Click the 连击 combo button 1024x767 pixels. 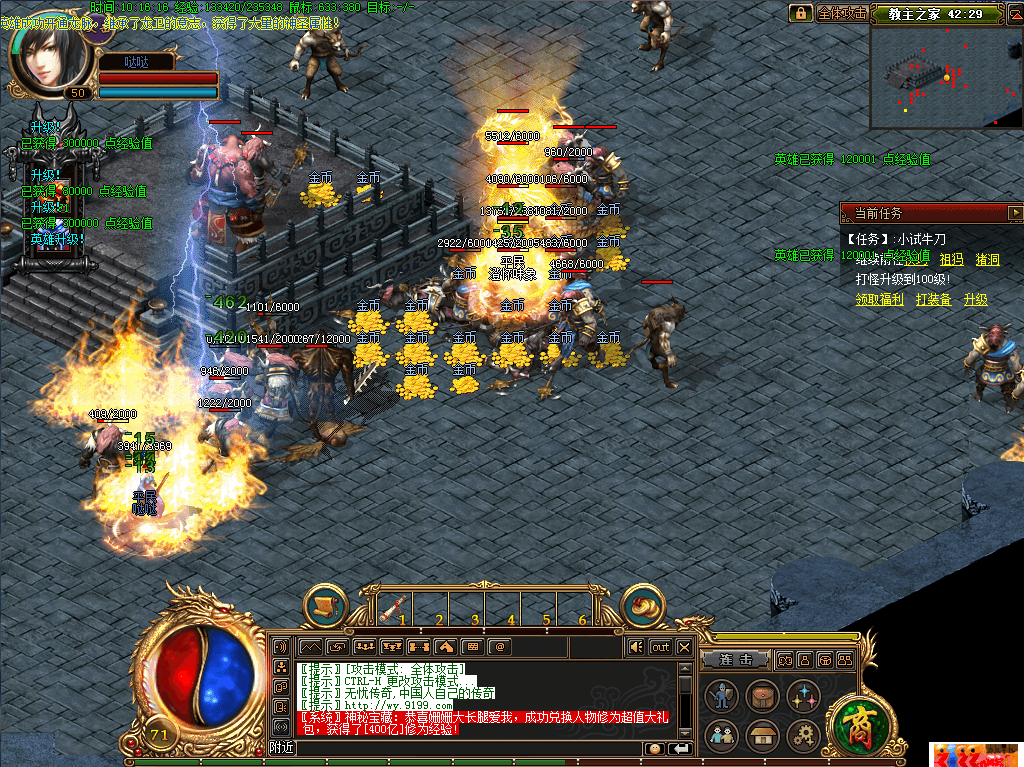tap(735, 660)
